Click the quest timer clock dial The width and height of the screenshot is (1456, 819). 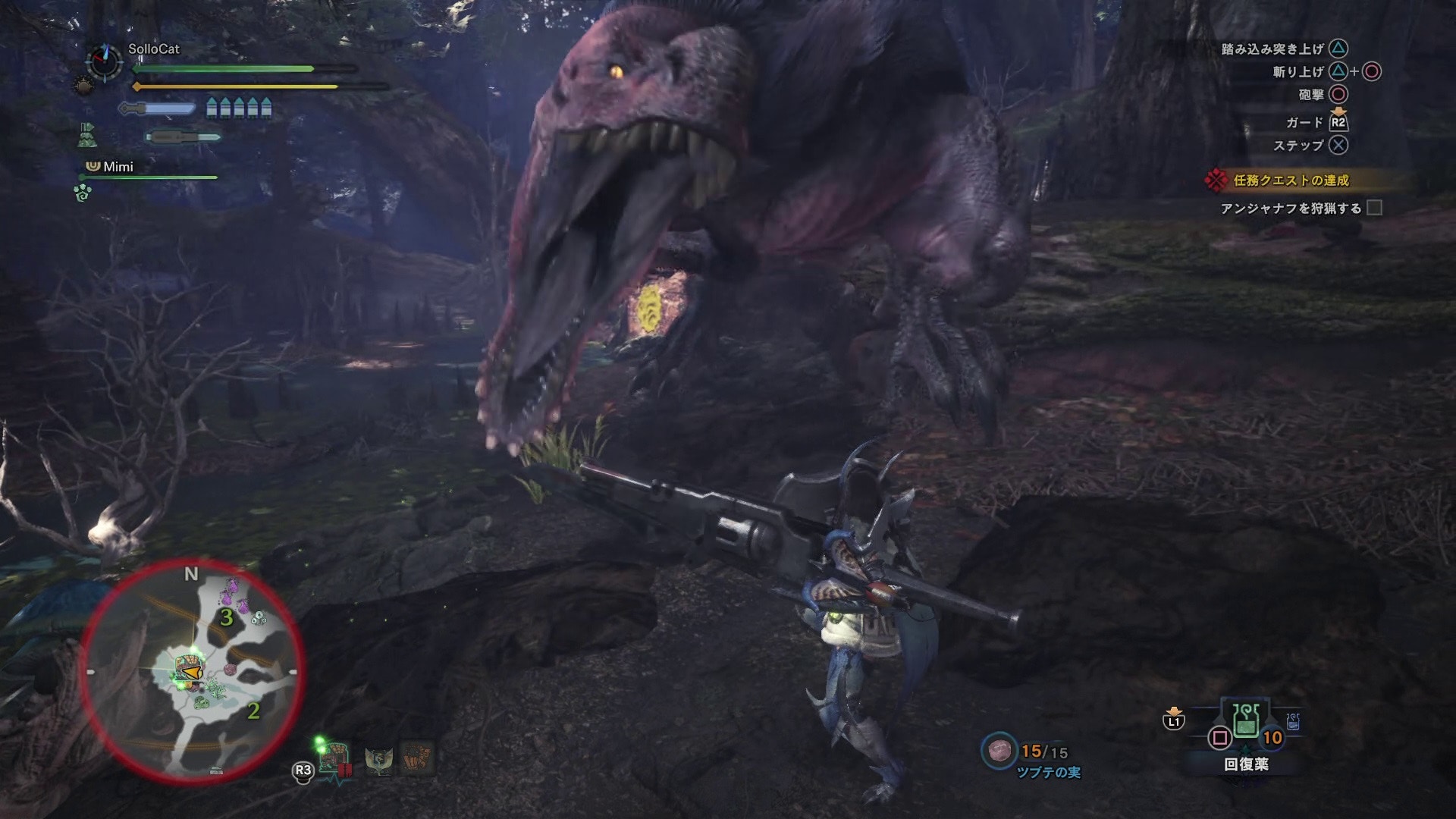[x=104, y=61]
